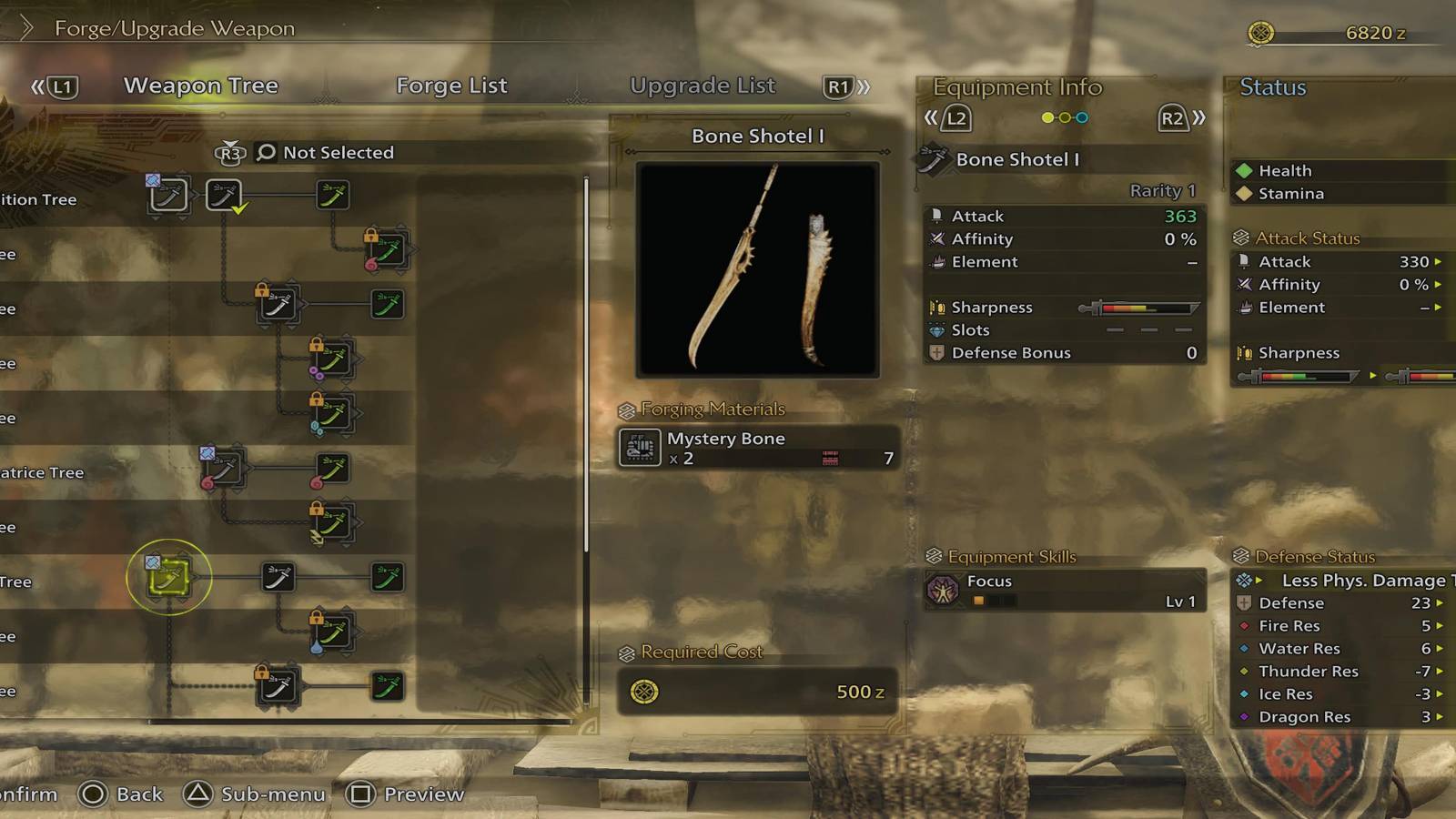Click the Back circle button

tap(94, 794)
